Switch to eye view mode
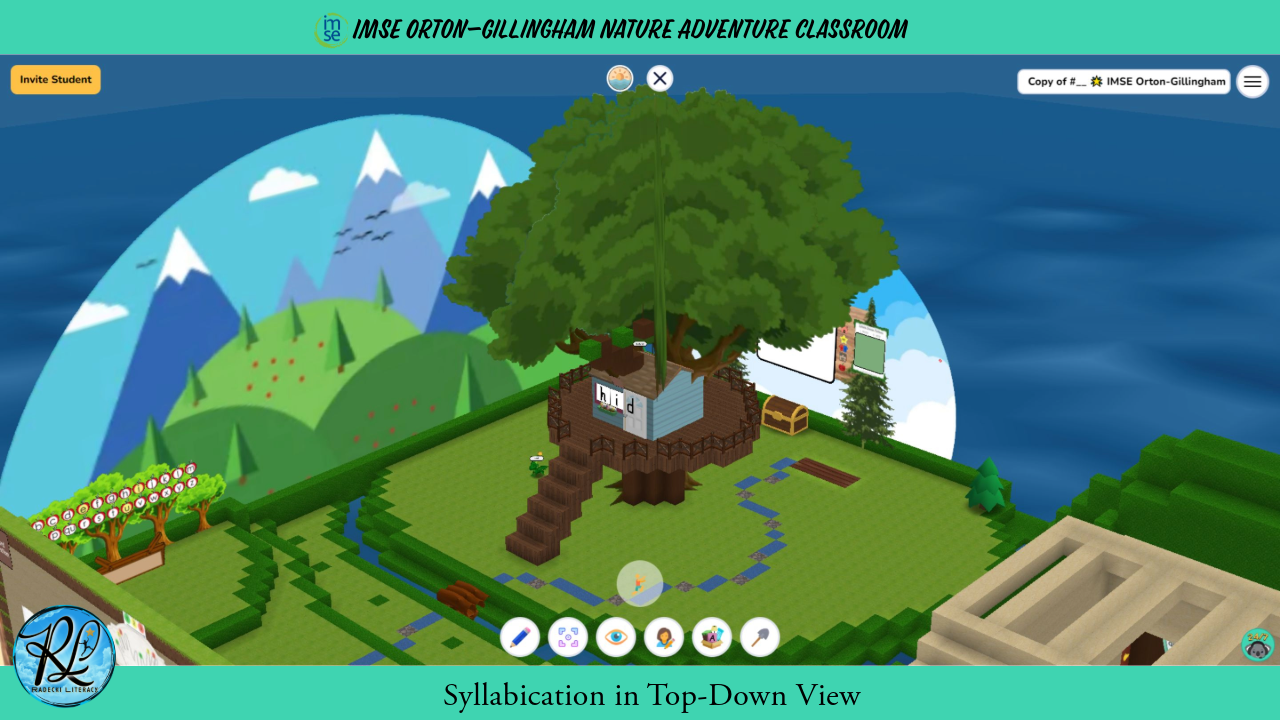Screen dimensions: 1280x720 click(x=615, y=637)
